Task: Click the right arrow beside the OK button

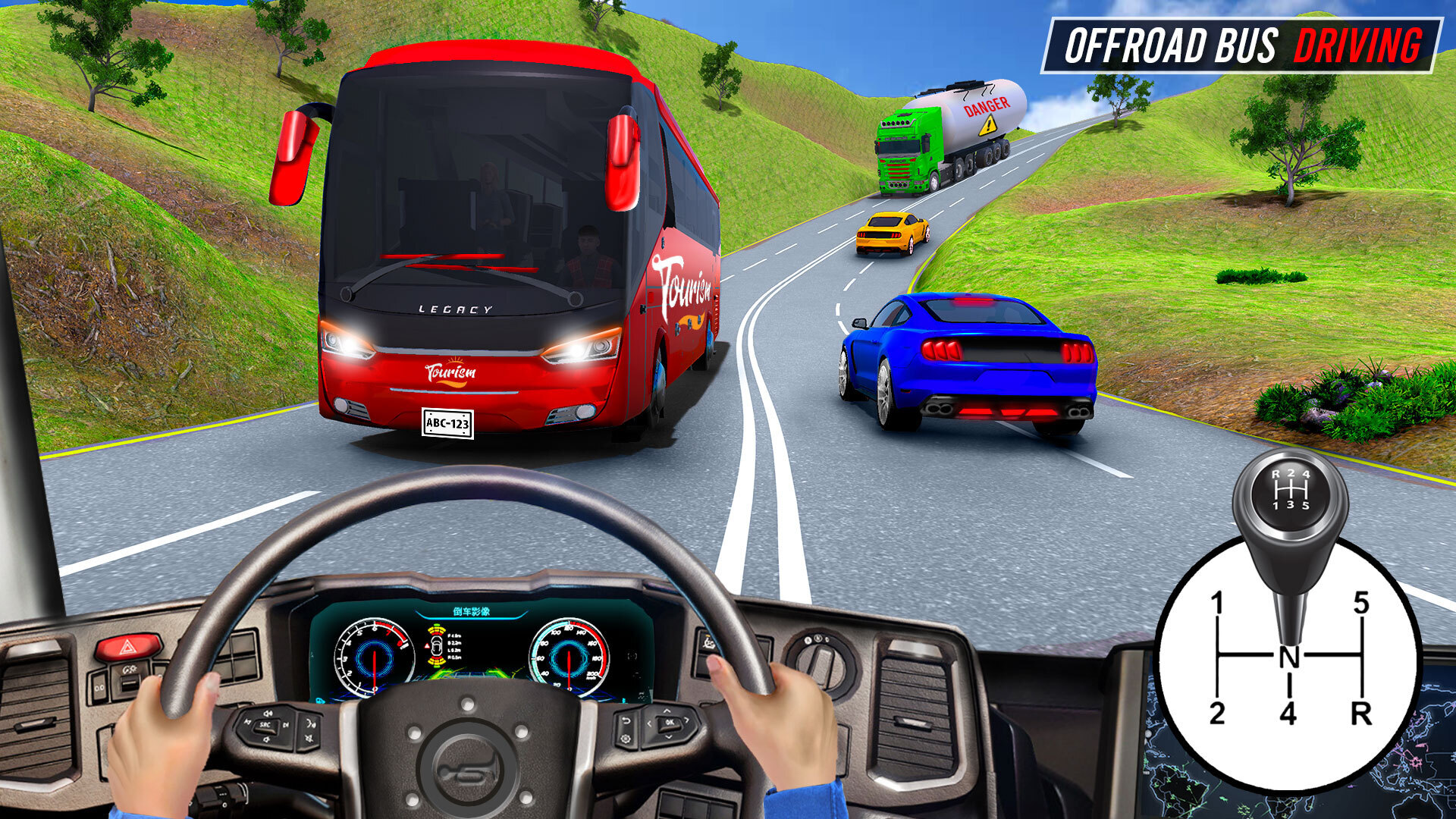Action: click(x=687, y=720)
